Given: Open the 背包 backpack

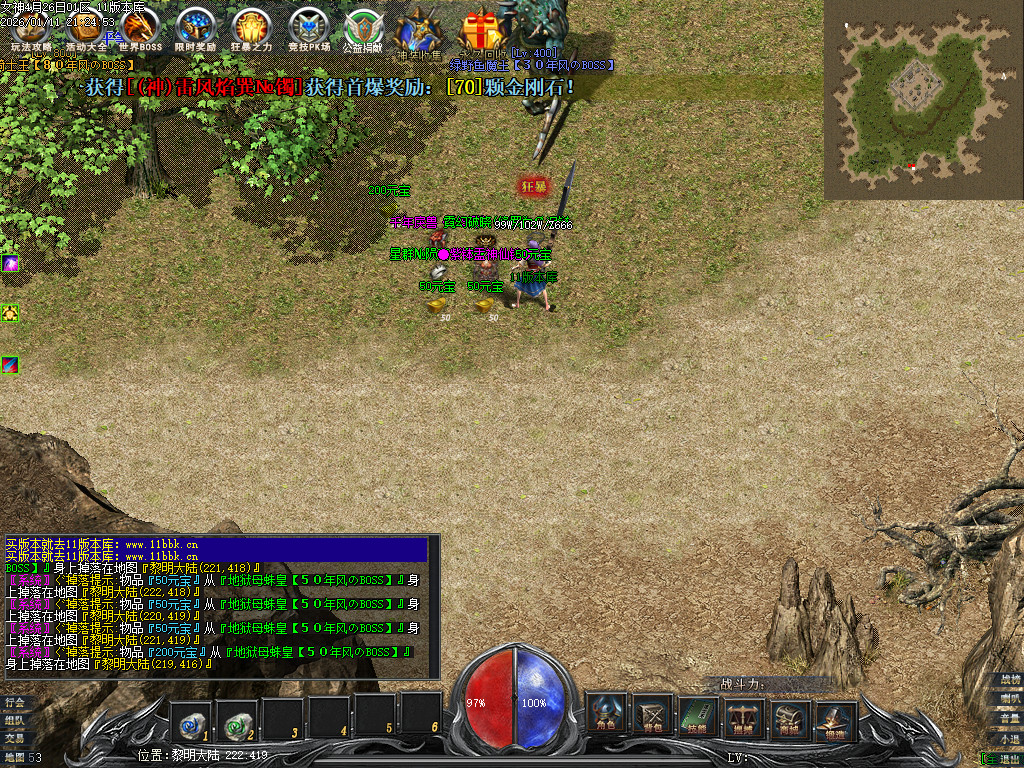Looking at the screenshot, I should click(652, 714).
